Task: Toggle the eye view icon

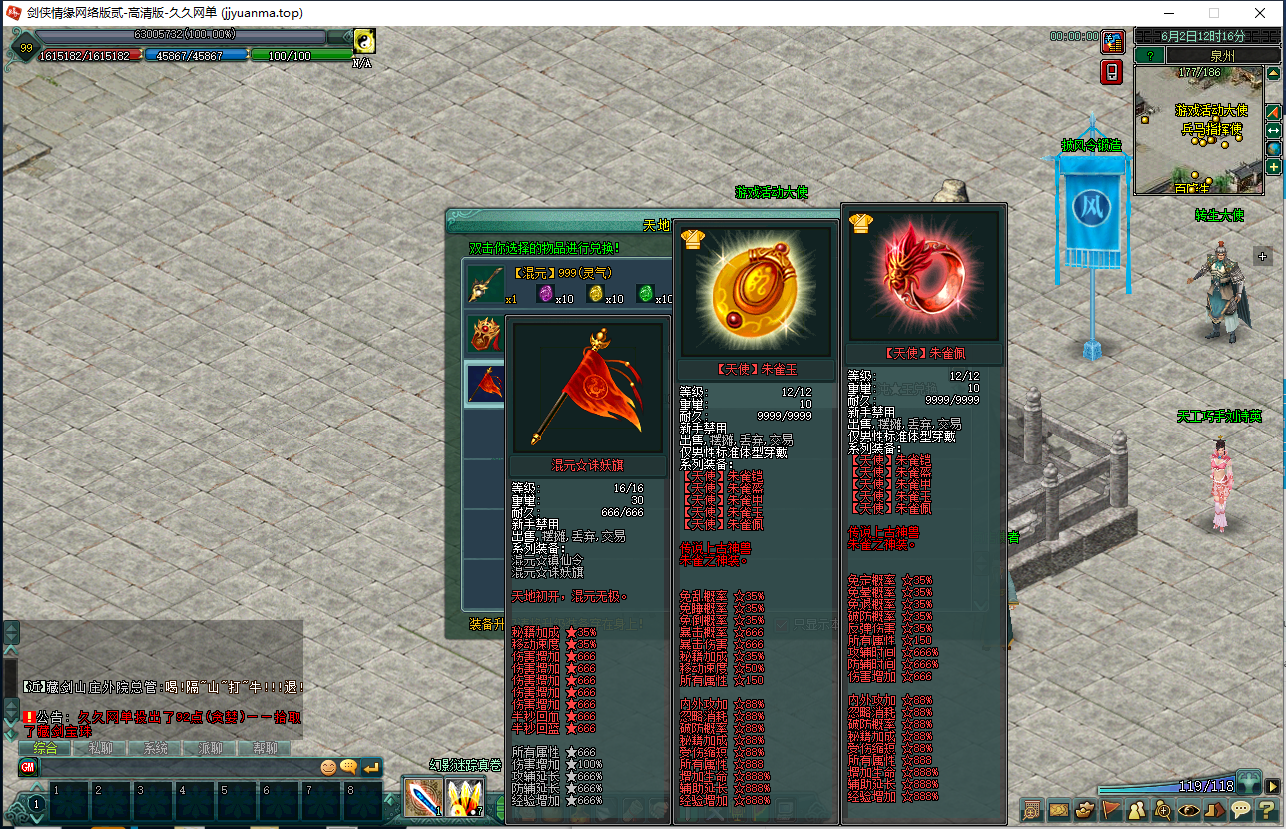Action: pos(1189,810)
